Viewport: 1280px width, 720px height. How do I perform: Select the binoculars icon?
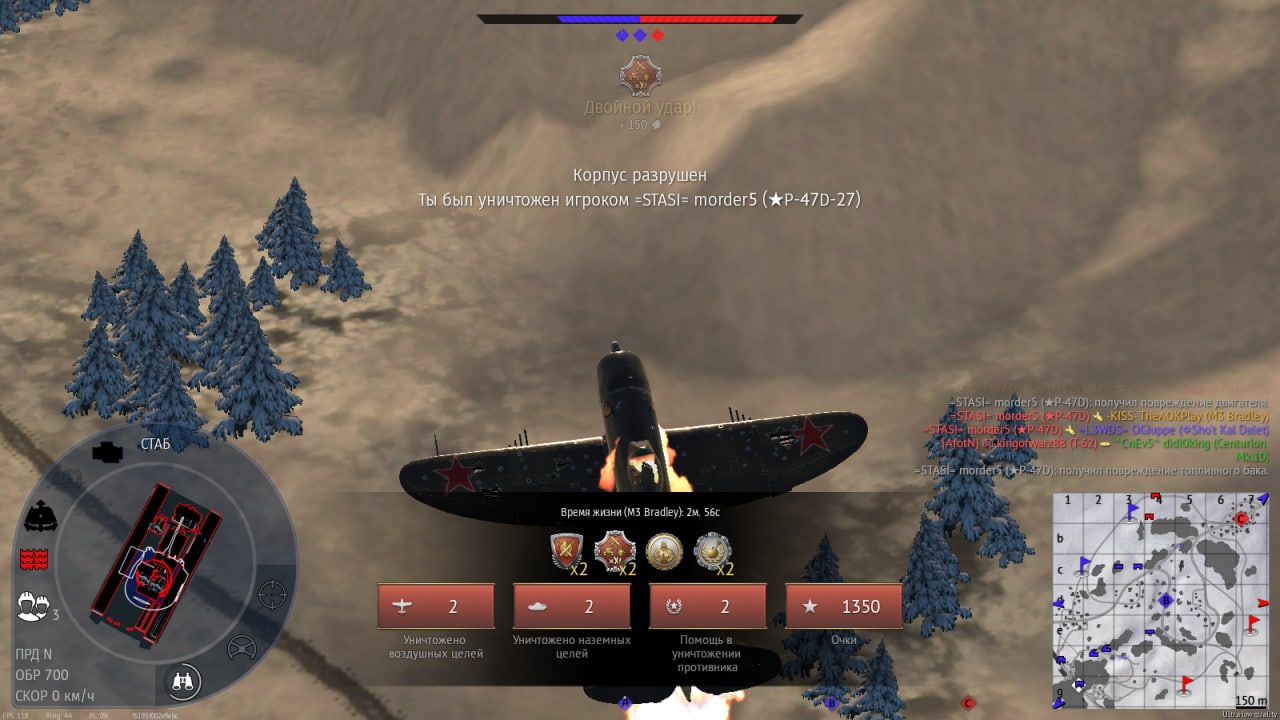point(184,682)
